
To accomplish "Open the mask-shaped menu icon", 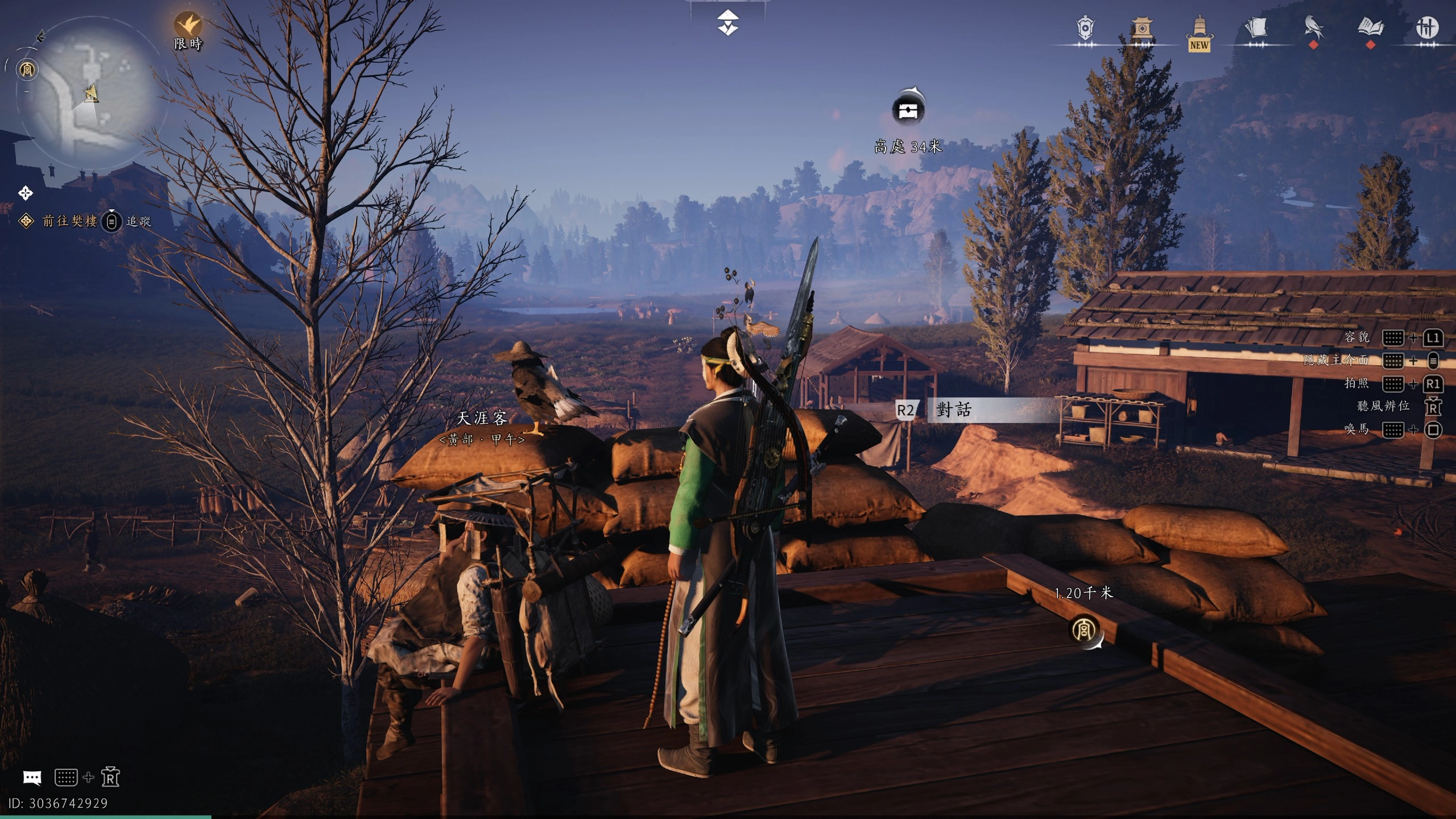I will coord(1085,28).
